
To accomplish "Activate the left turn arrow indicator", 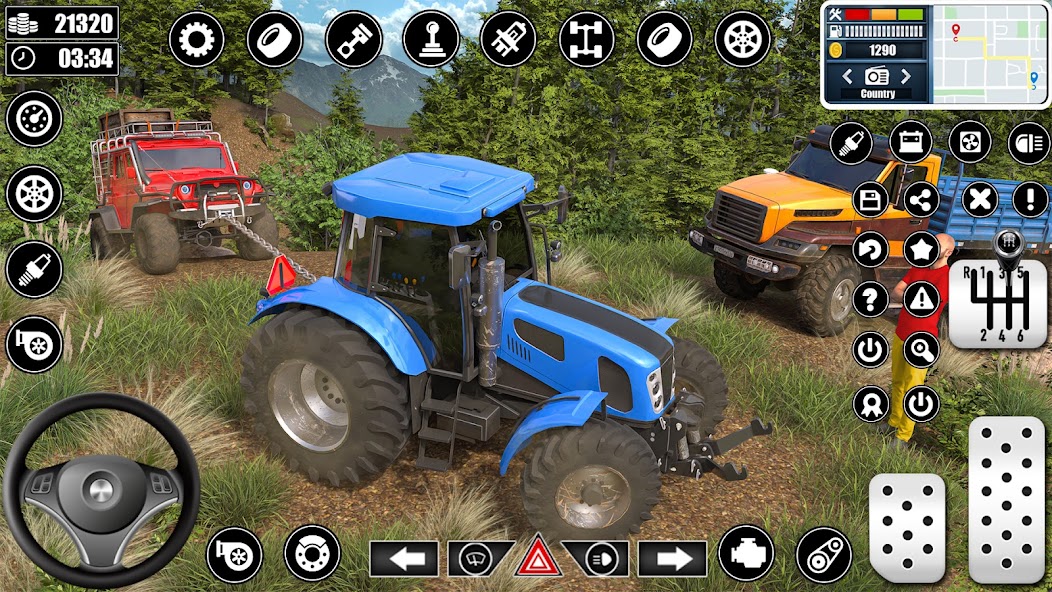I will [x=404, y=558].
